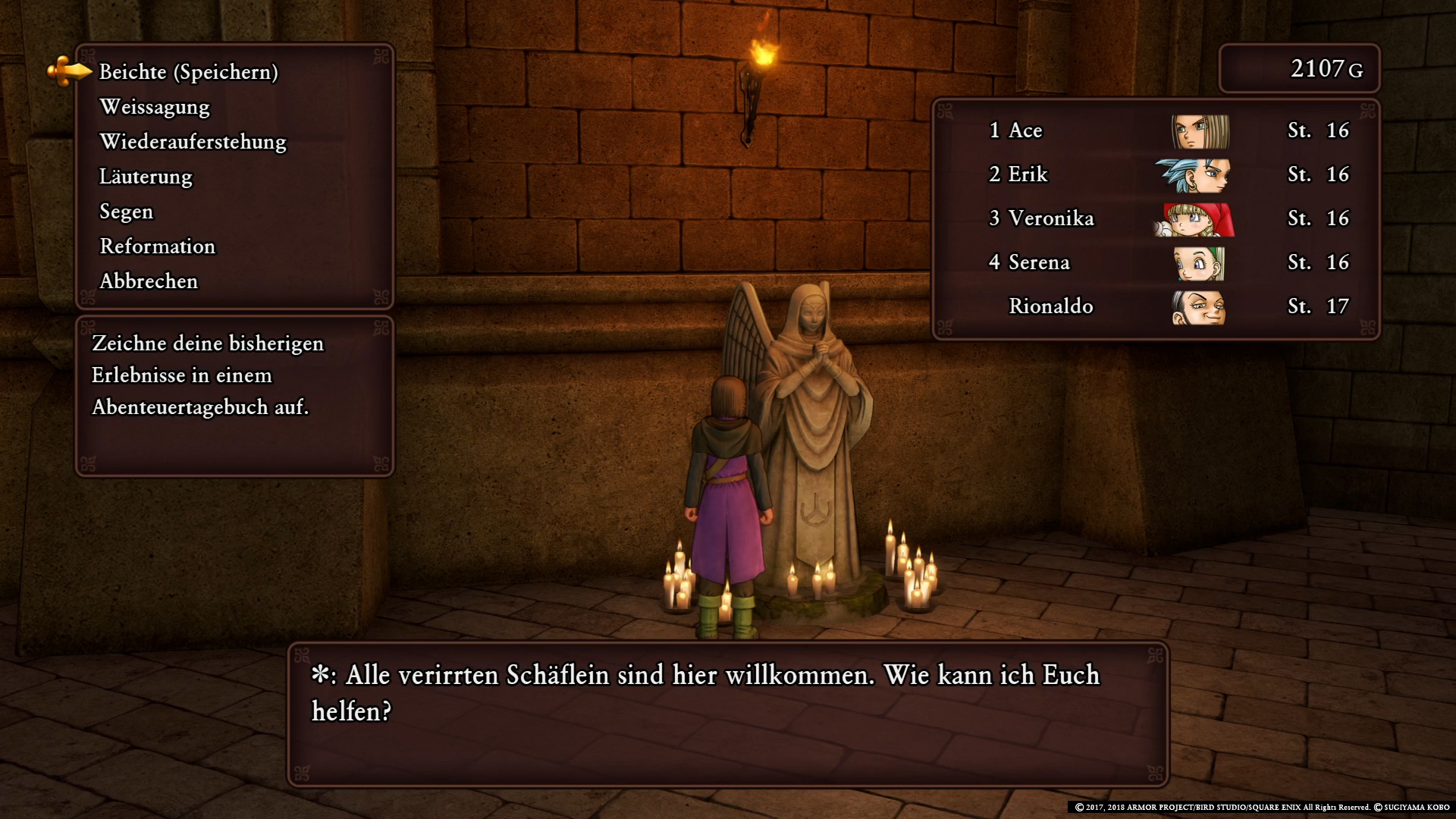Choose the Weissagung option

[x=155, y=107]
